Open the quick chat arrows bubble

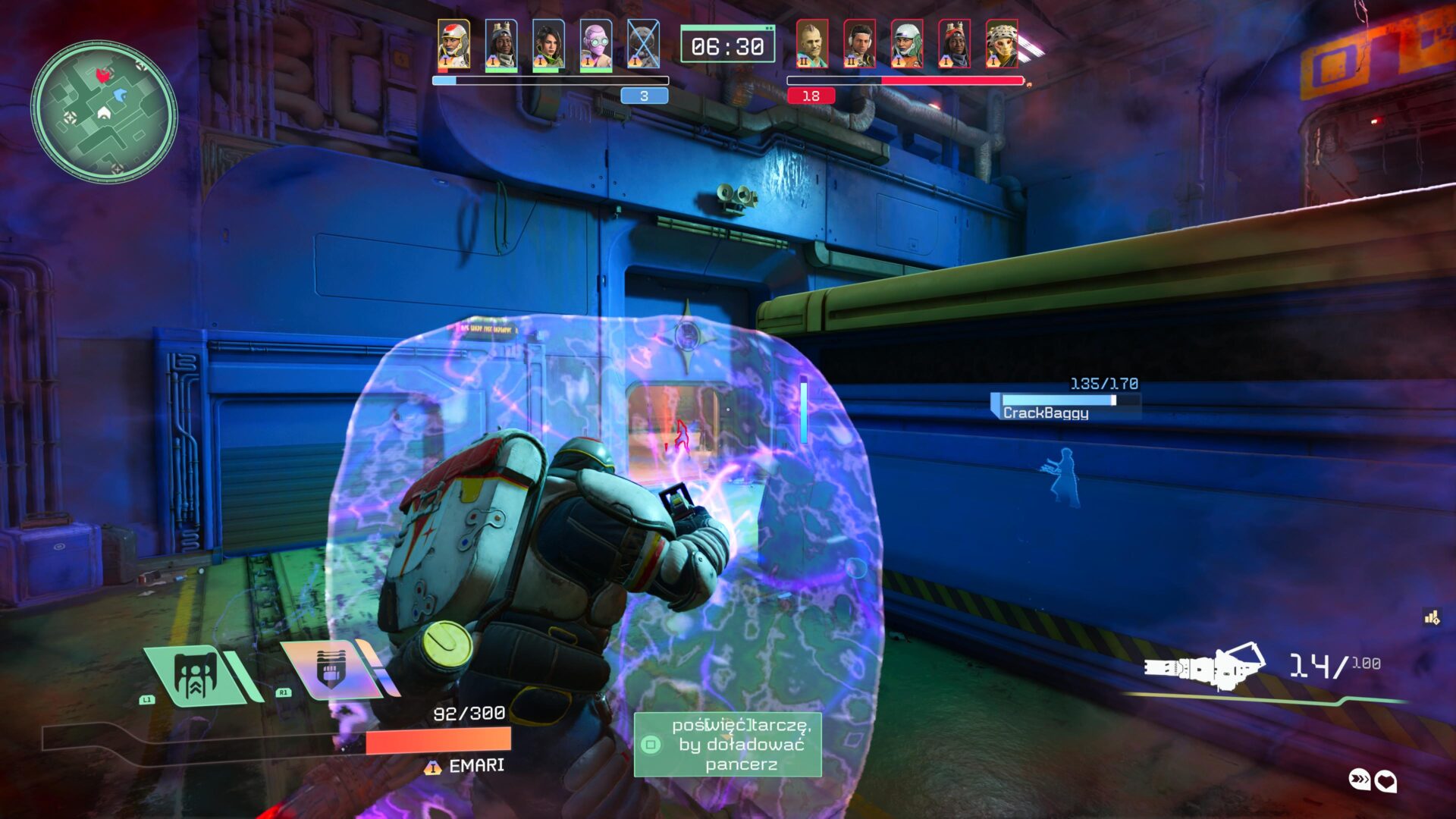click(x=1360, y=780)
